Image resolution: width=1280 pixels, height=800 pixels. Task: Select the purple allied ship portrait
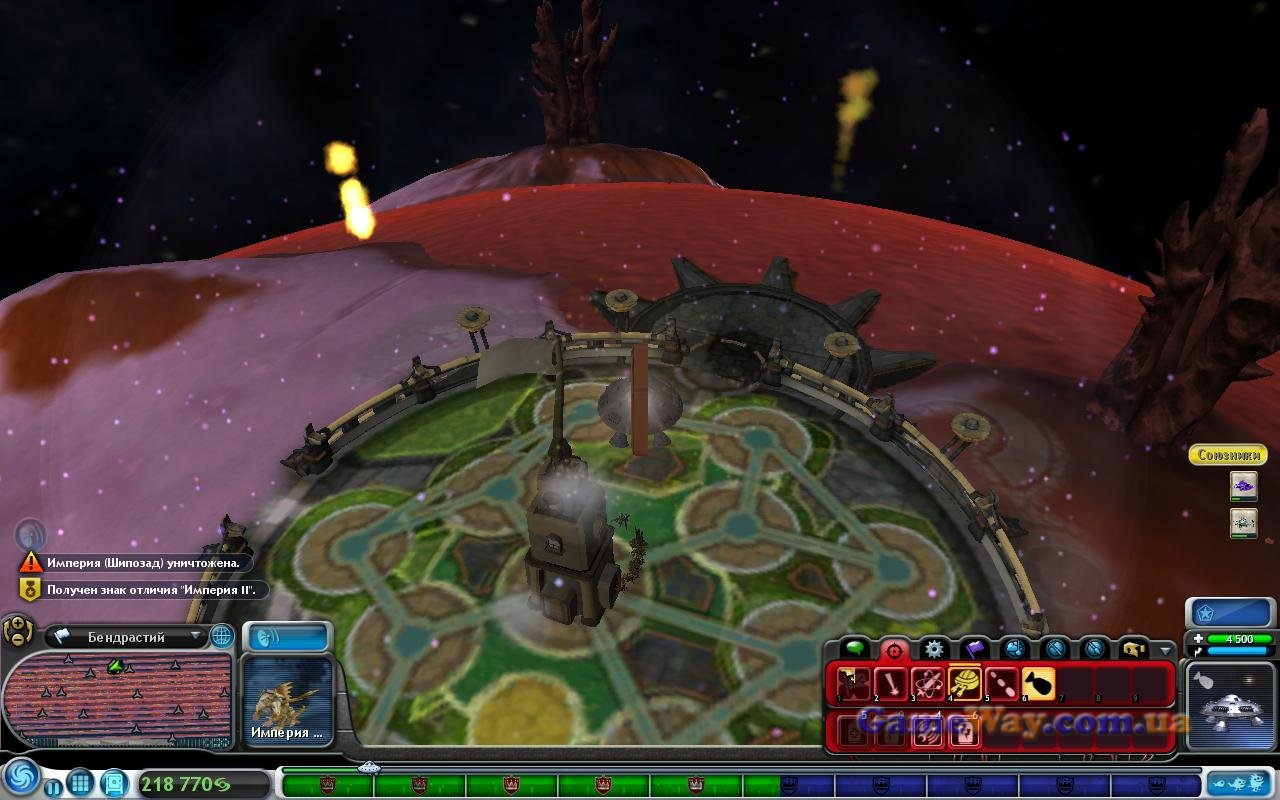pyautogui.click(x=1243, y=486)
